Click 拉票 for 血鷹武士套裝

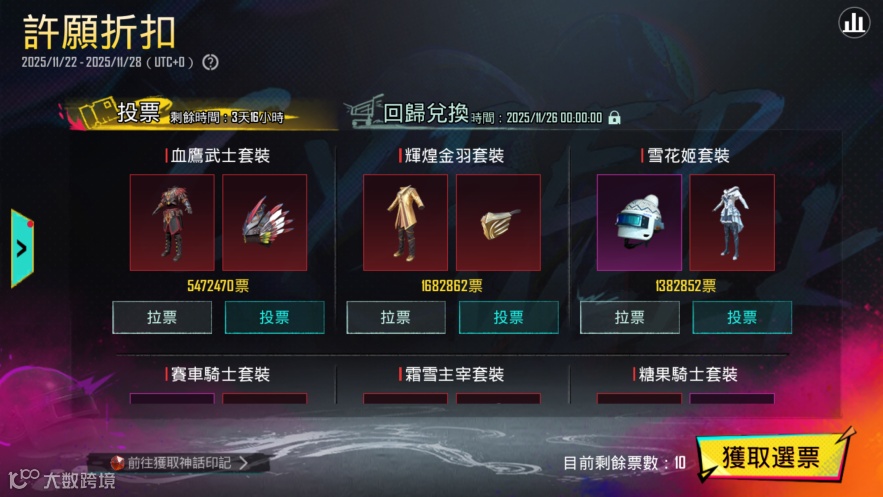coord(162,317)
